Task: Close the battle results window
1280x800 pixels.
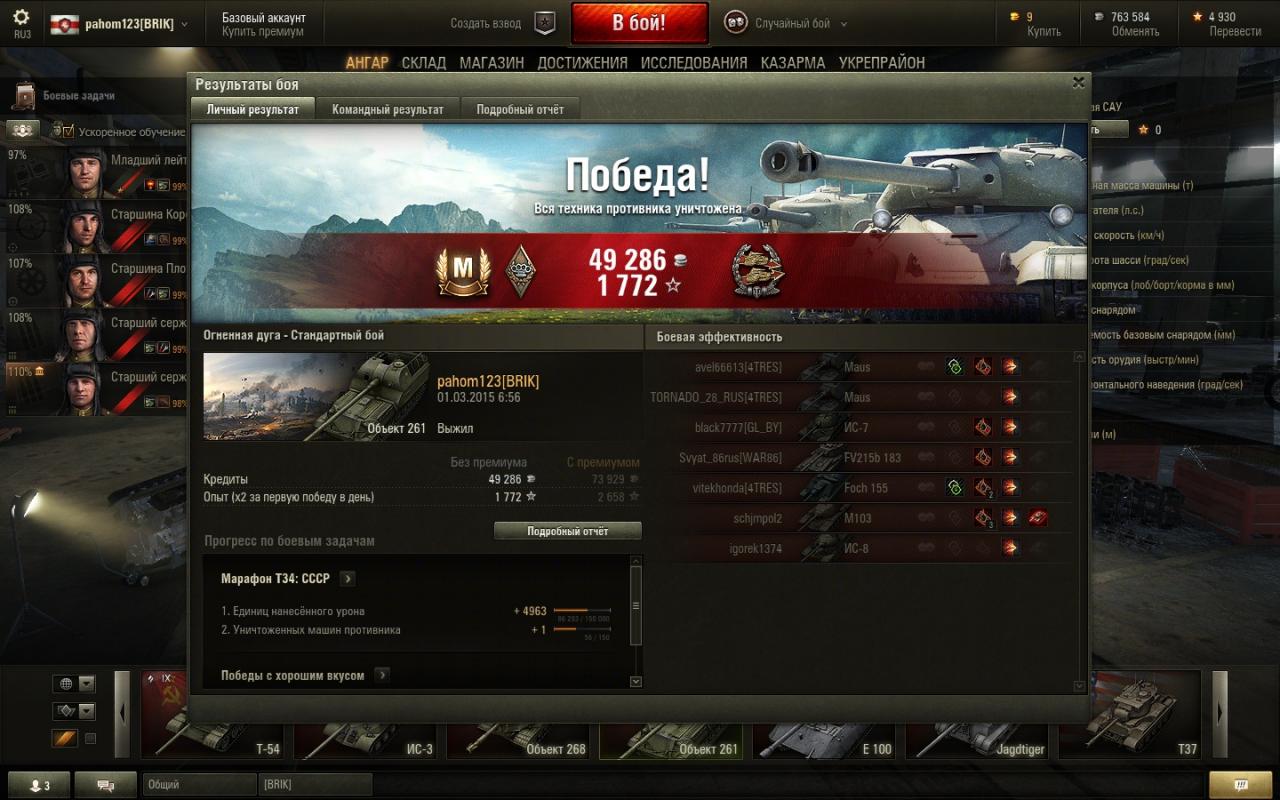Action: click(1078, 83)
